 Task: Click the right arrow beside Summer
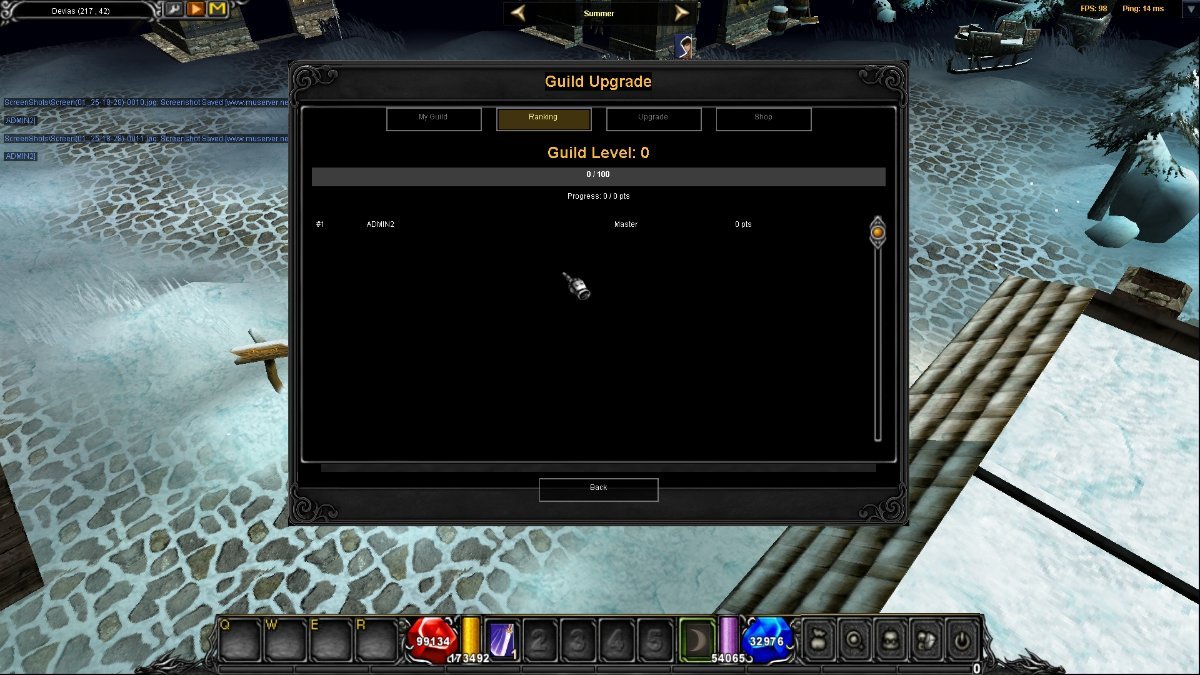click(x=682, y=13)
